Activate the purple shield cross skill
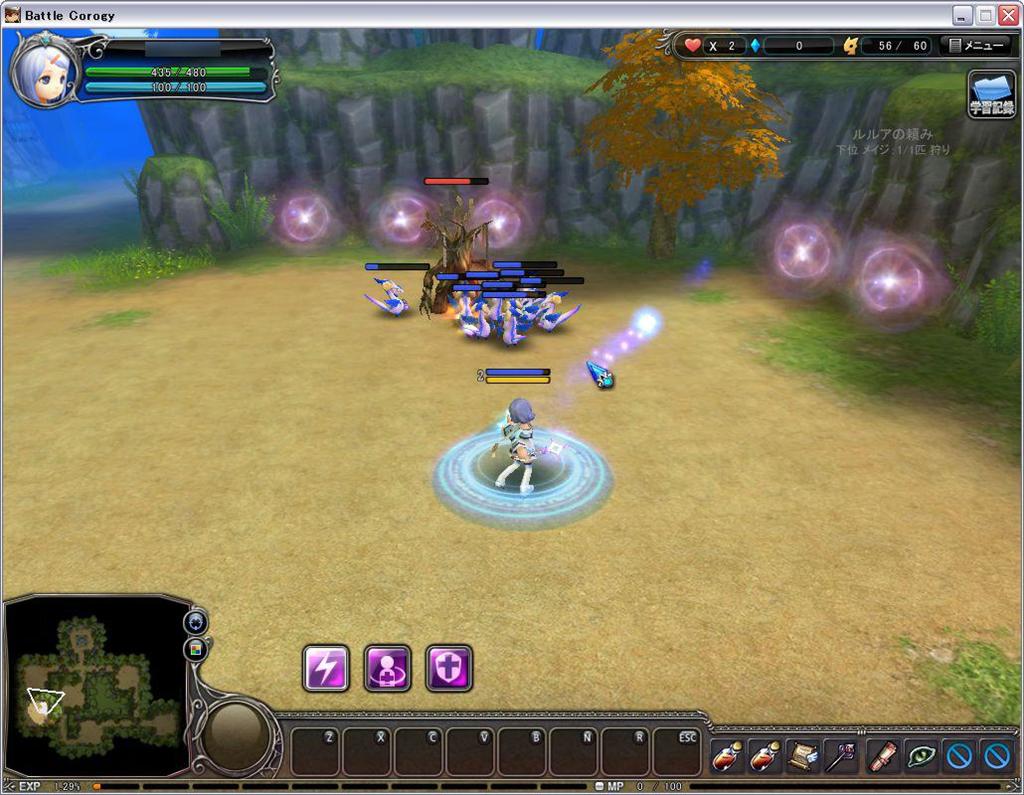The height and width of the screenshot is (795, 1024). point(449,668)
